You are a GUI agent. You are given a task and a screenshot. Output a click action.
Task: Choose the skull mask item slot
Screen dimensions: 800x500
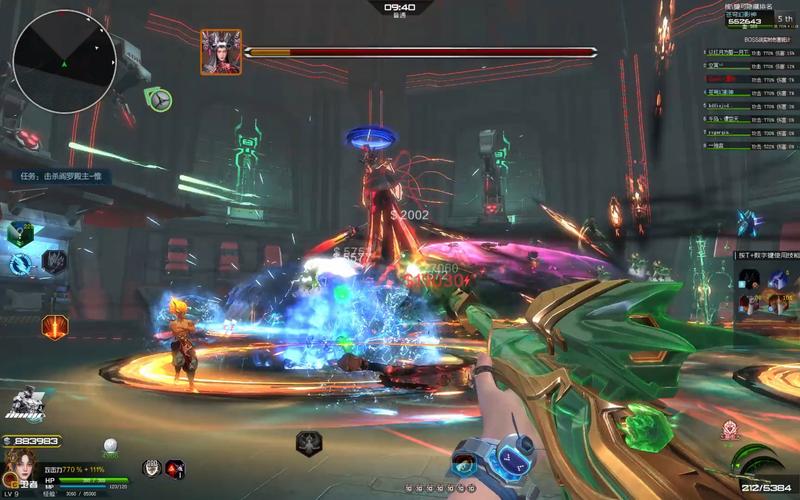151,467
